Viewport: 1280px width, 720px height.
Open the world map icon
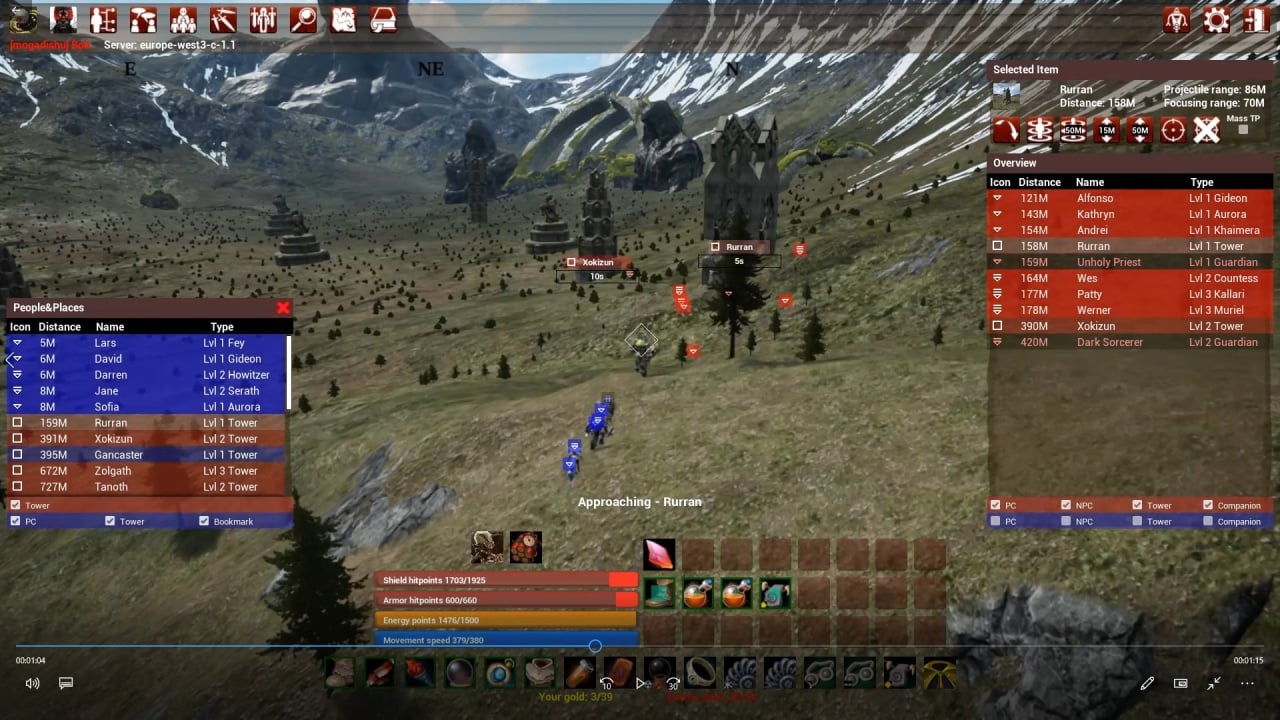[343, 20]
